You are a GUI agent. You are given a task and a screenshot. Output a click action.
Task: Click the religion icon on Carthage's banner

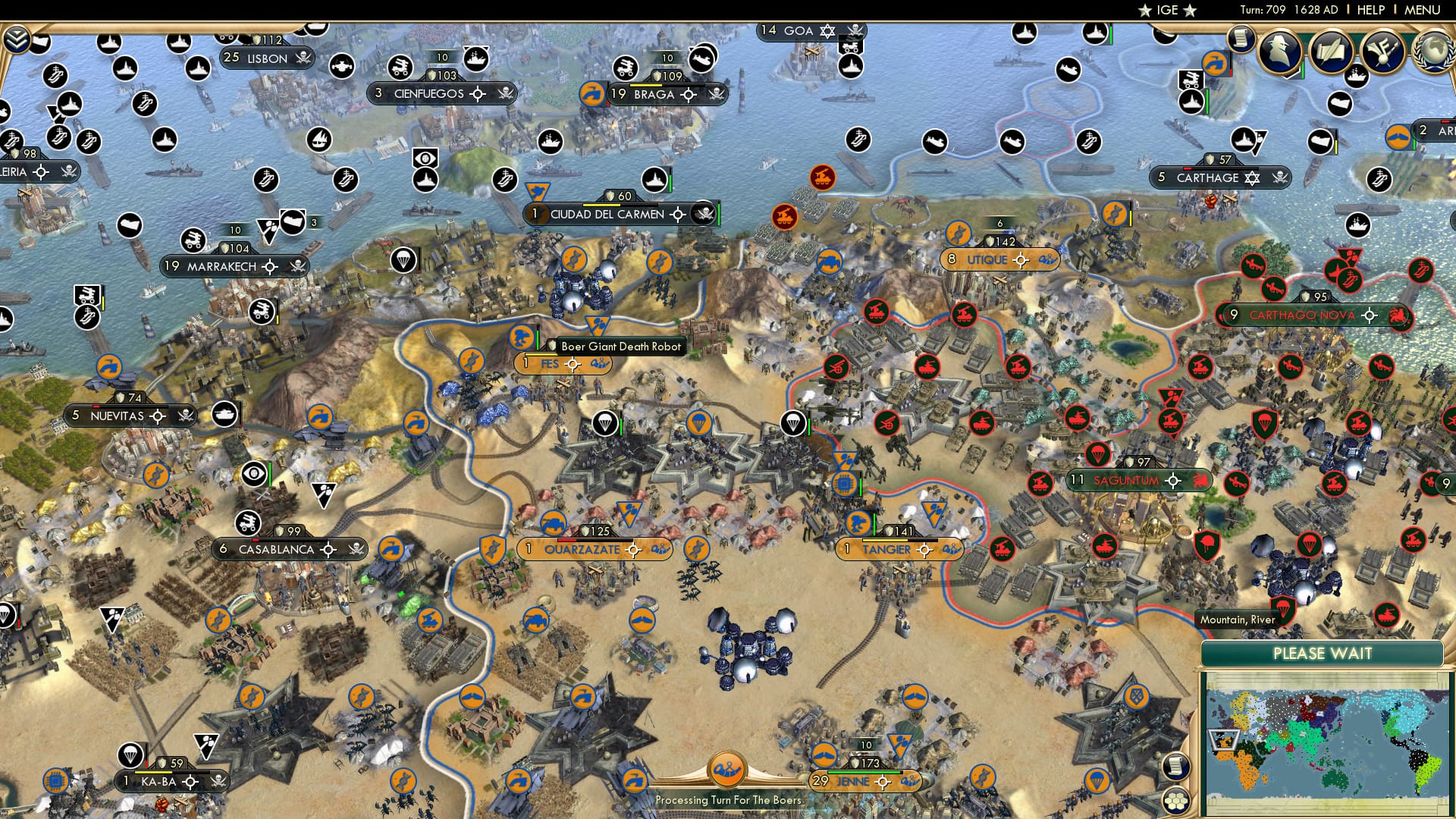tap(1252, 179)
